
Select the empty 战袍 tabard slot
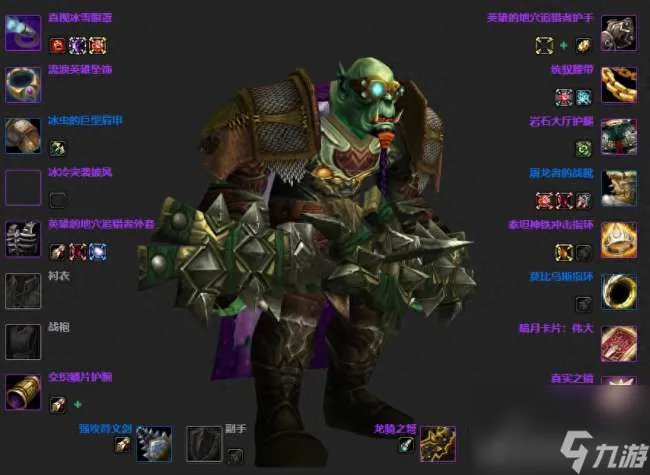point(22,341)
